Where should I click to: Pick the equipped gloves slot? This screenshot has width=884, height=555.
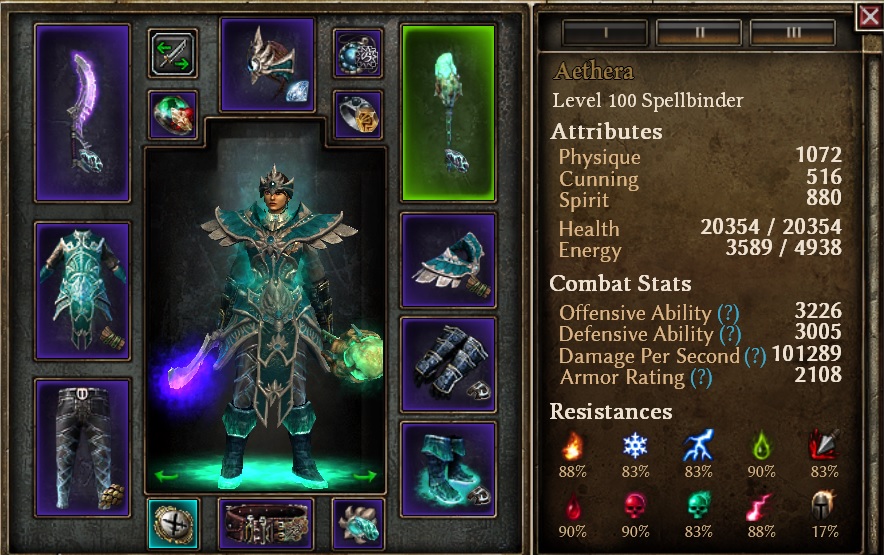click(448, 364)
